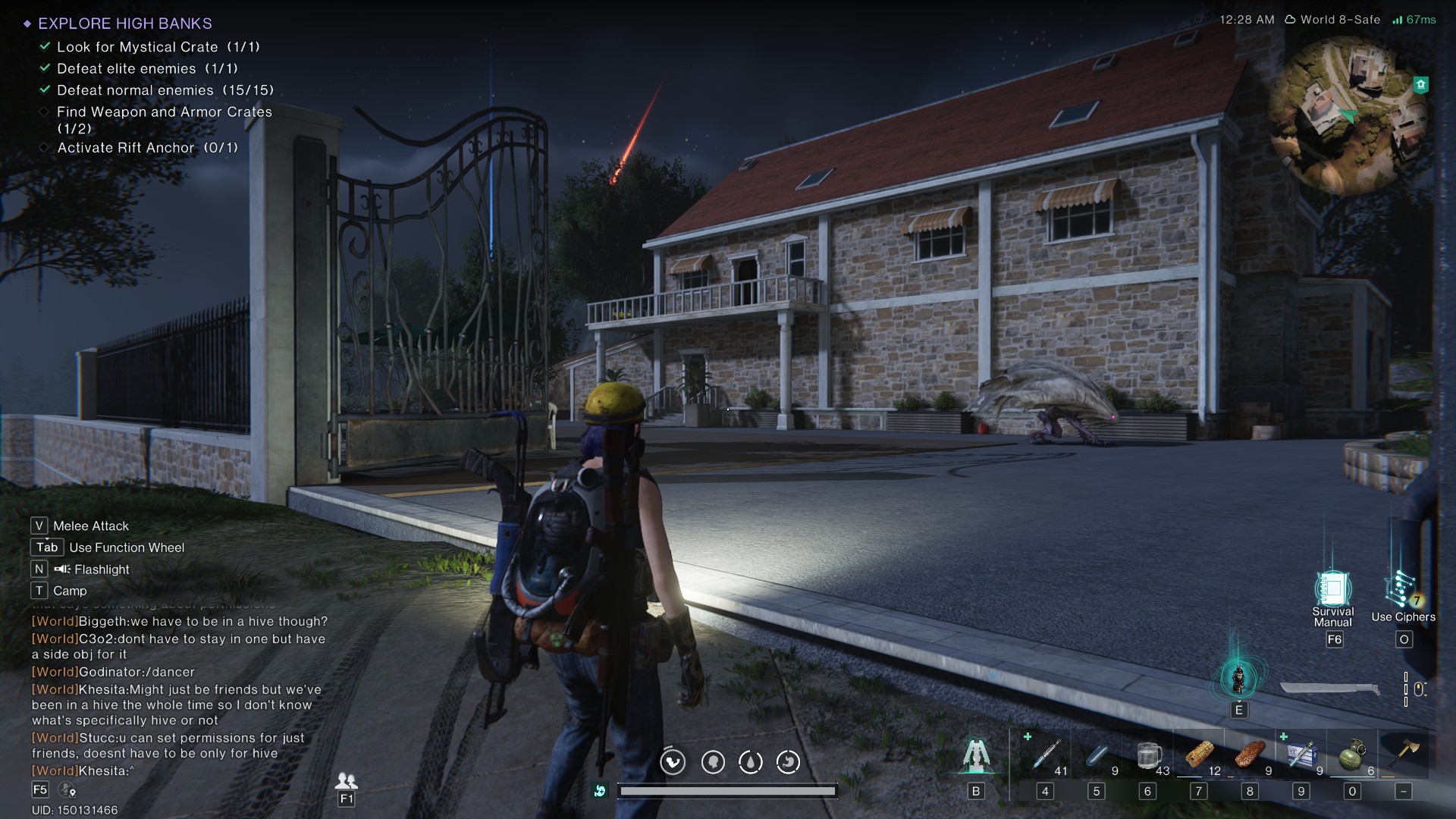Collapse the EXPLORE HIGH BANKS objective list
1456x819 pixels.
coord(29,24)
